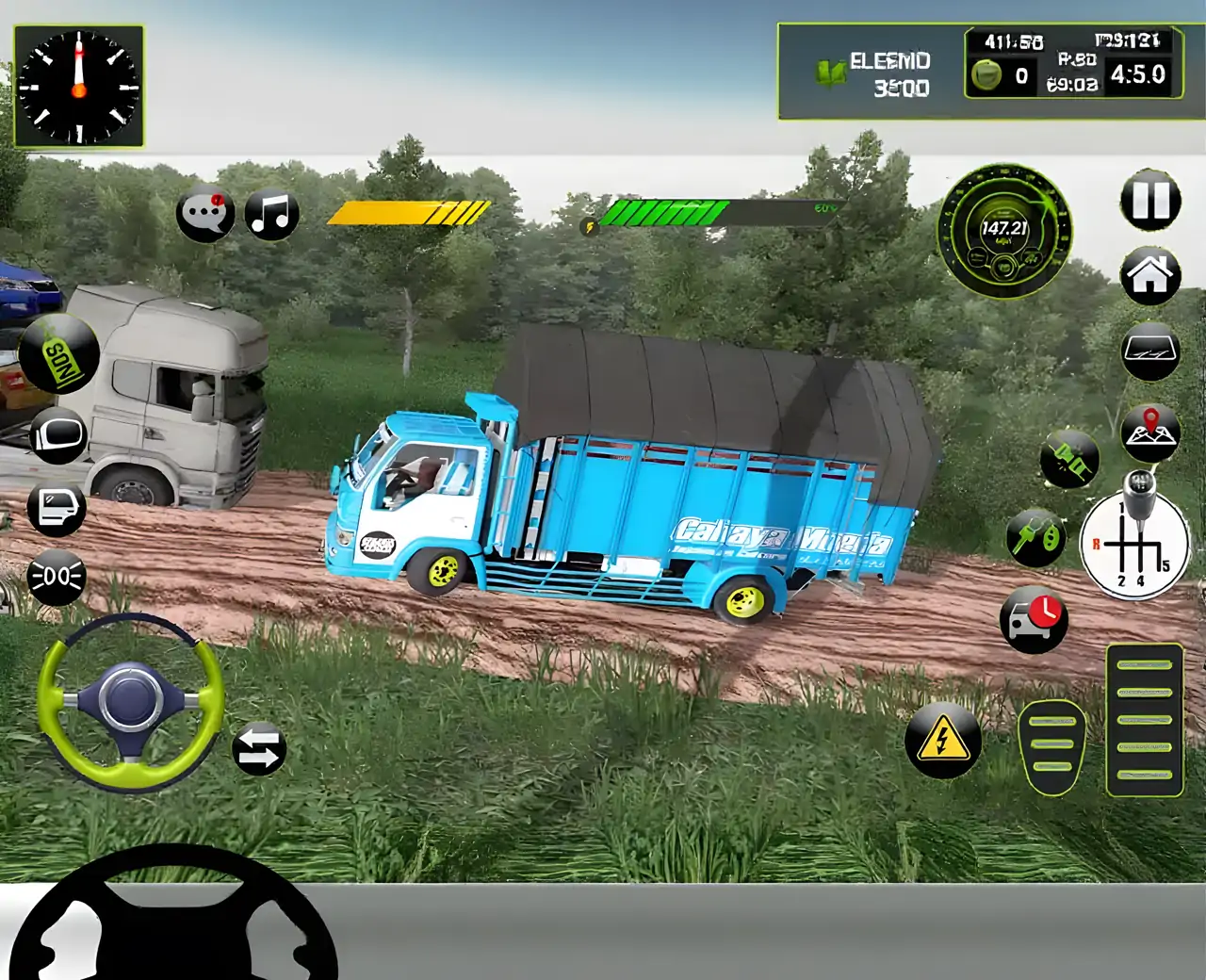This screenshot has width=1206, height=980.
Task: Open the truck door button
Action: pos(57,507)
